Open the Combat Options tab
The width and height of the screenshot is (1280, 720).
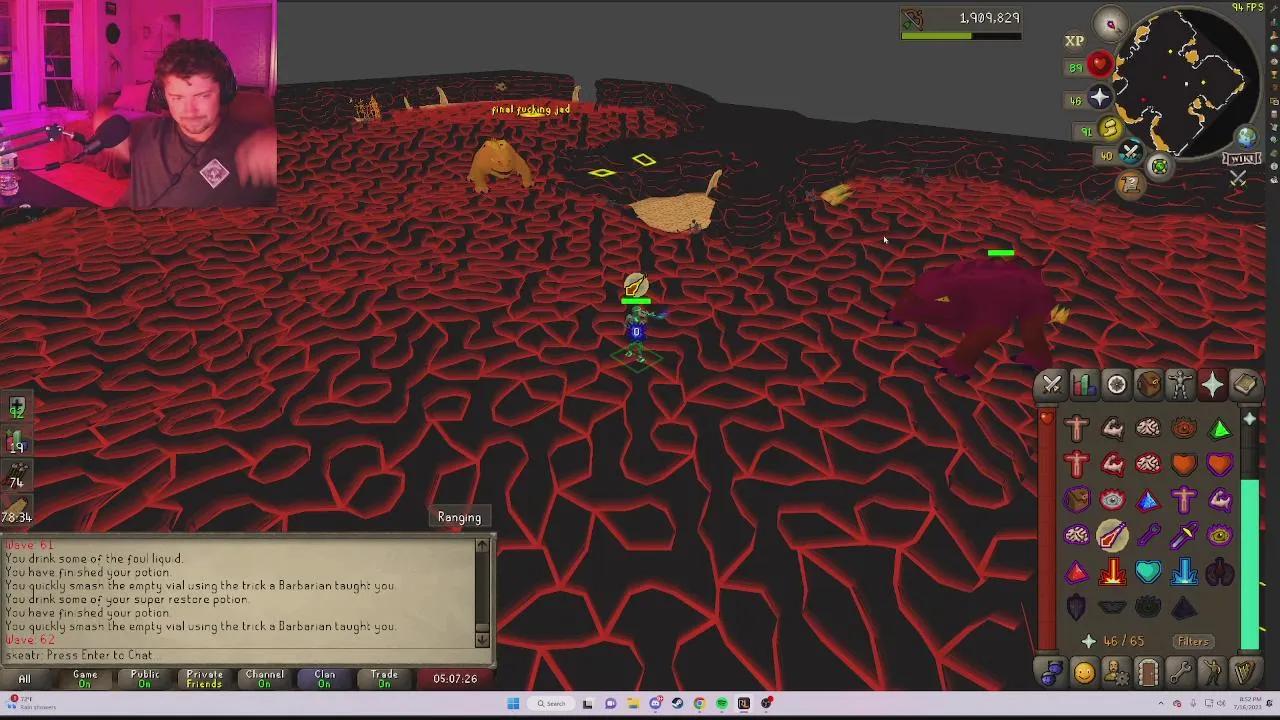[x=1051, y=384]
